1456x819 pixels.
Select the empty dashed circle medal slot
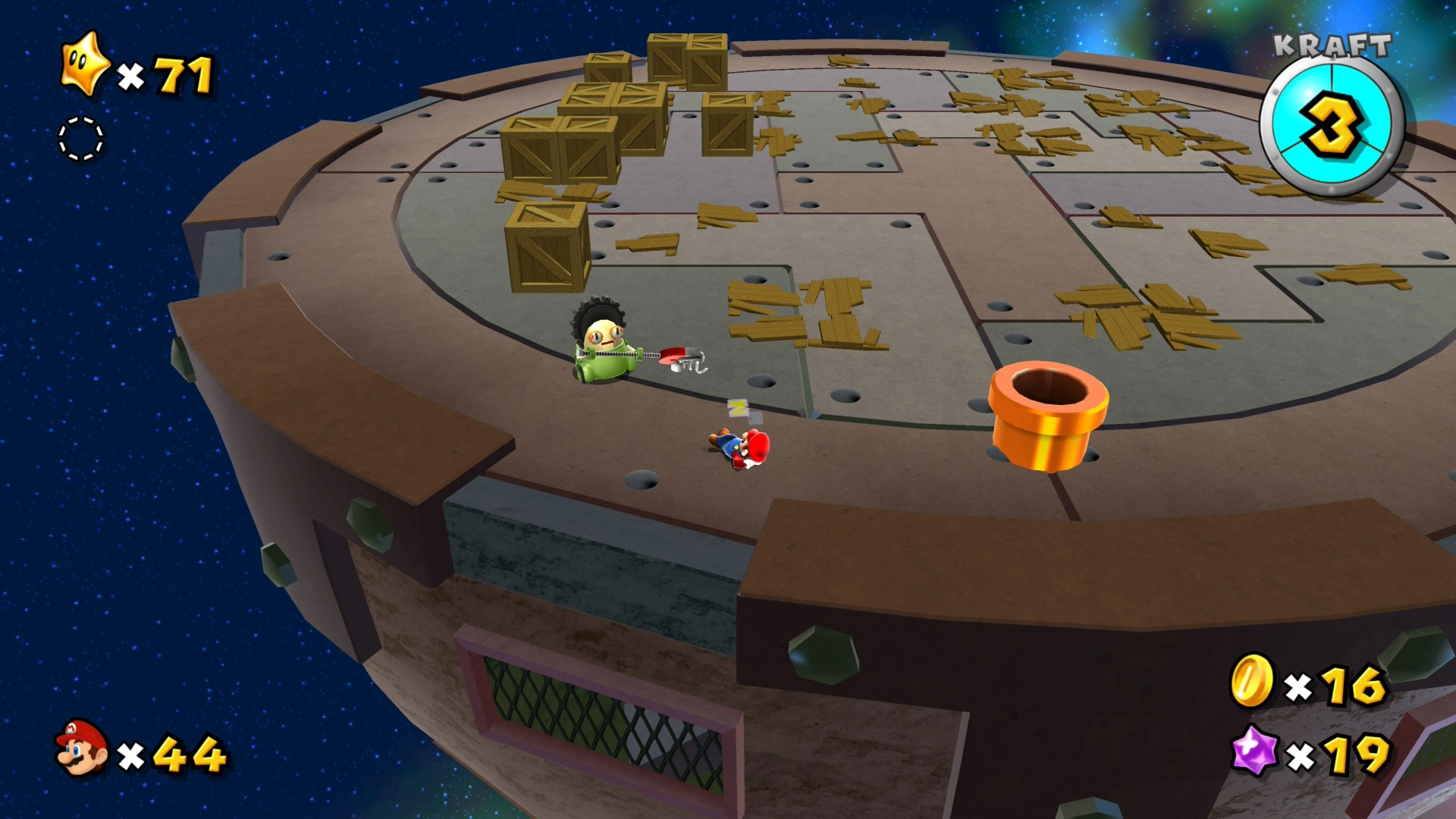click(x=81, y=139)
